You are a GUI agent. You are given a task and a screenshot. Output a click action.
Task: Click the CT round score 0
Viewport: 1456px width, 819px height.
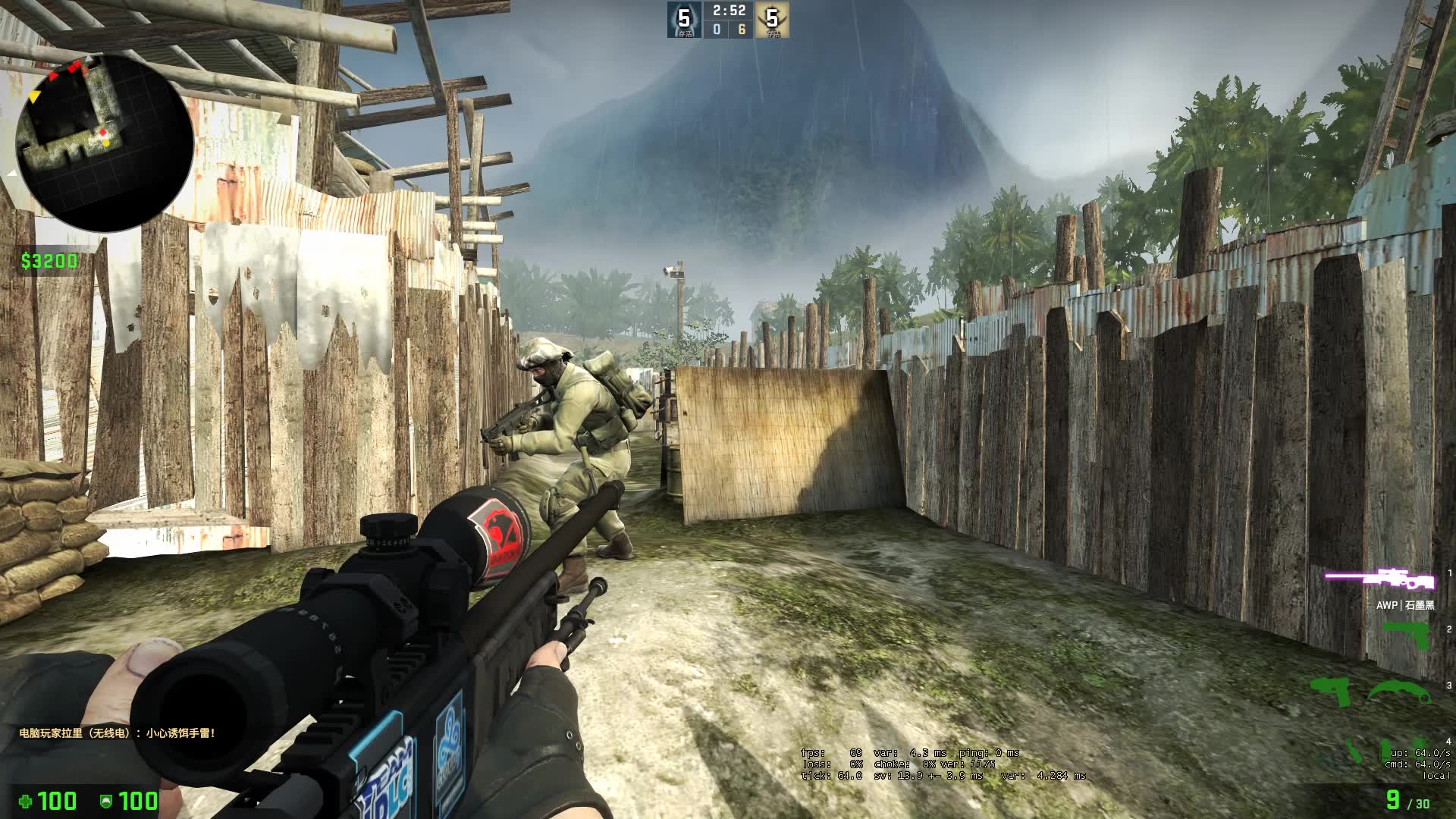717,30
